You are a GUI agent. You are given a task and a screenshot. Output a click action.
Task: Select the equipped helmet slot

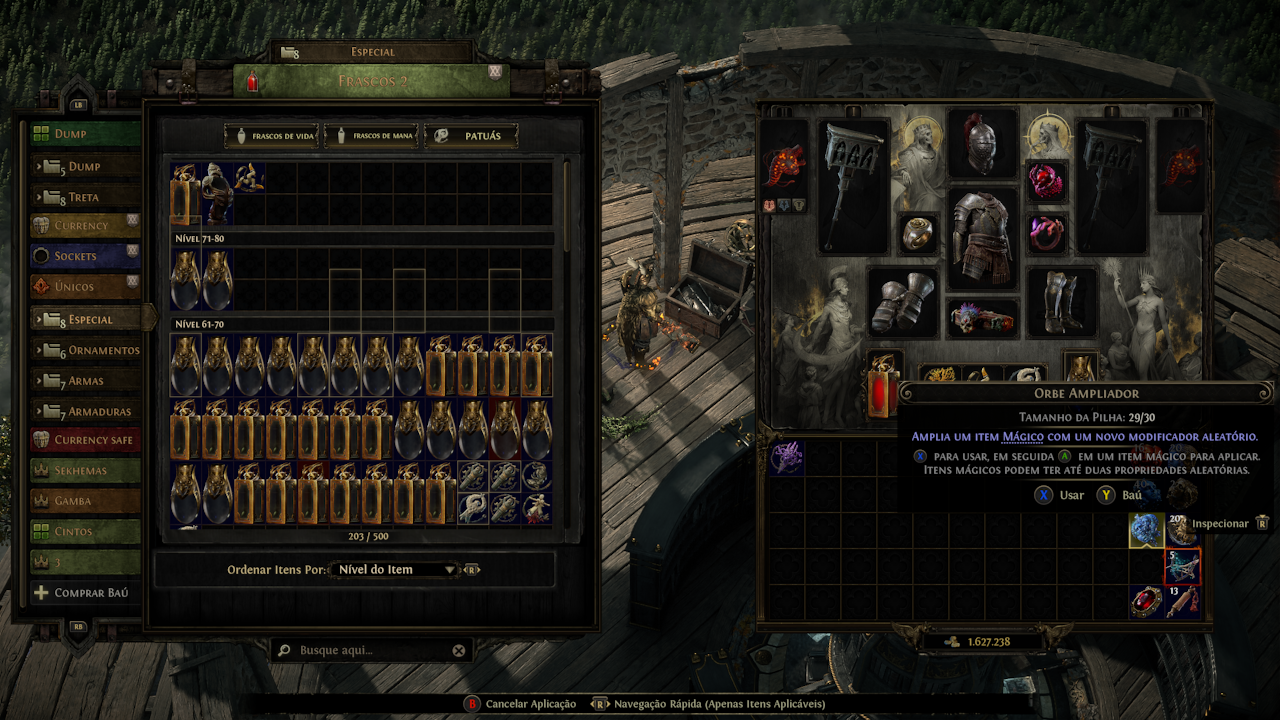click(983, 145)
